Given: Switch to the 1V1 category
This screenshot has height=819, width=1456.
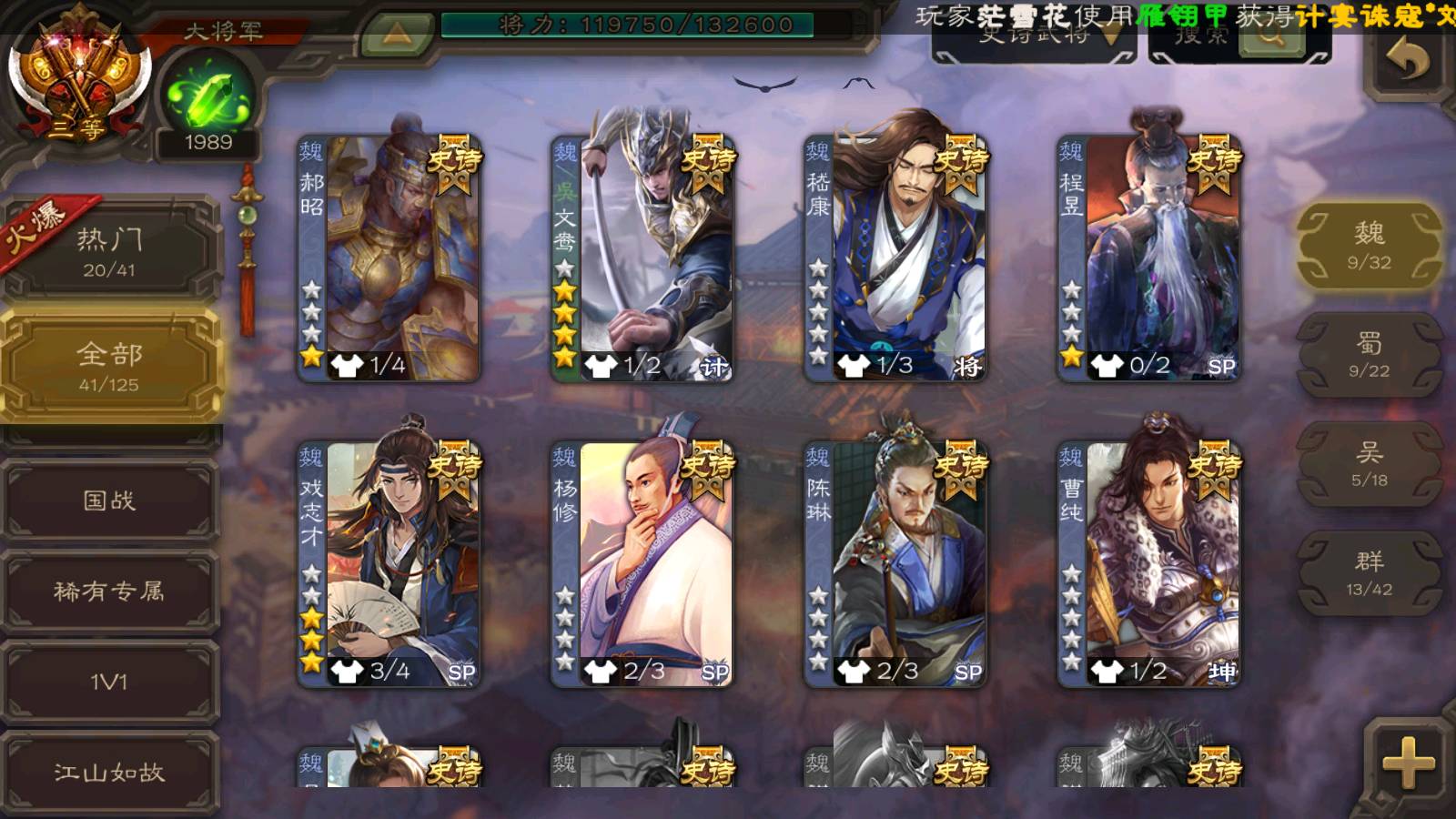Looking at the screenshot, I should 109,682.
